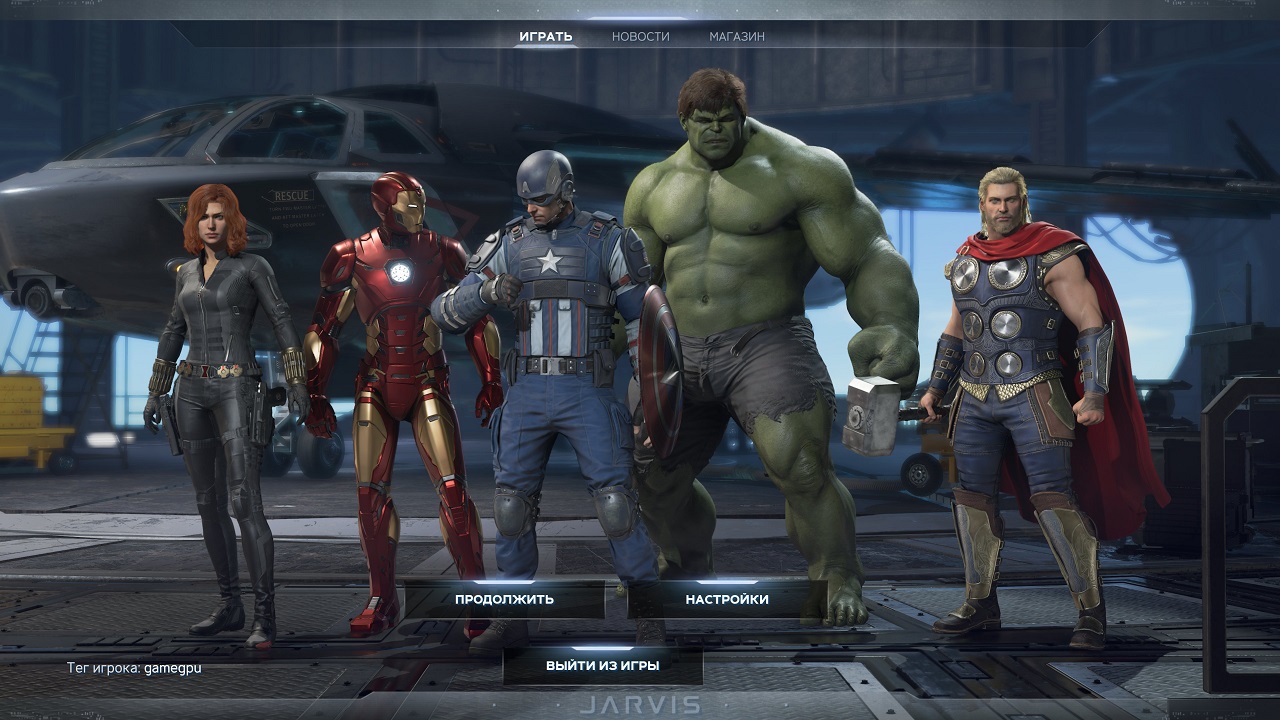This screenshot has width=1280, height=720.
Task: Open the НОВОСТИ tab
Action: 640,37
